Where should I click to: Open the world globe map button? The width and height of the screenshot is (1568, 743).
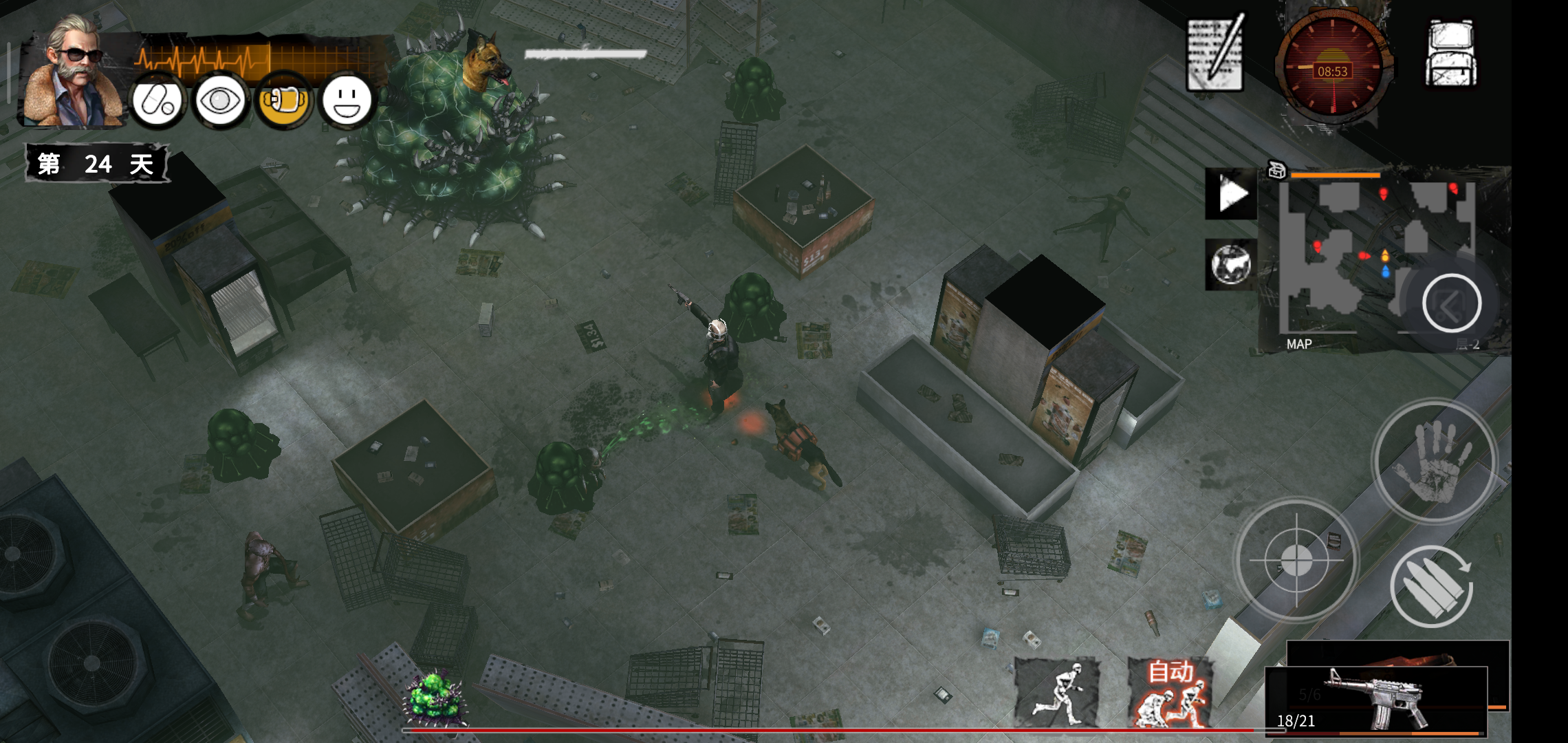(x=1231, y=264)
